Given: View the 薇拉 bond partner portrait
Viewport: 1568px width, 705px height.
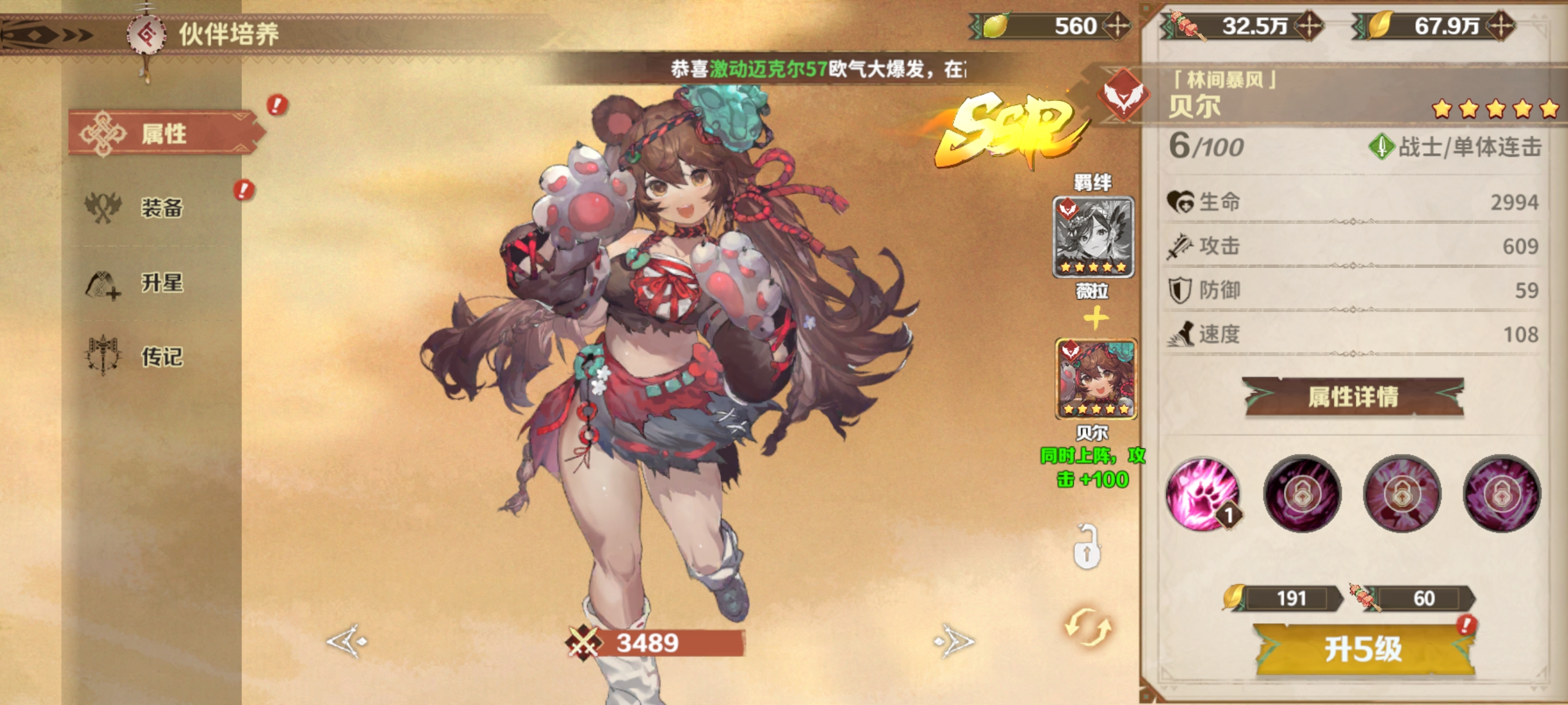Looking at the screenshot, I should [x=1093, y=237].
